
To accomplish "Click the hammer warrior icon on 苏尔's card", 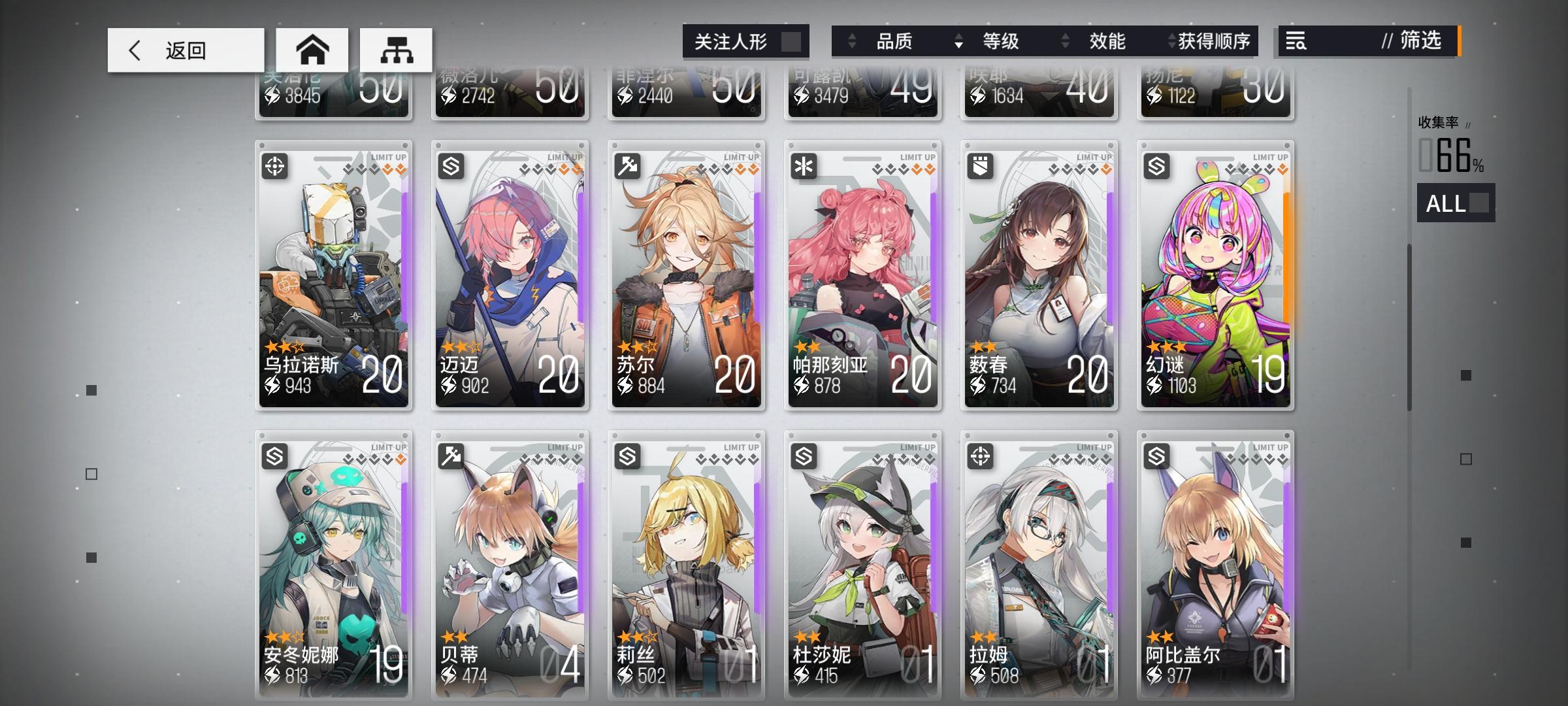I will (629, 165).
